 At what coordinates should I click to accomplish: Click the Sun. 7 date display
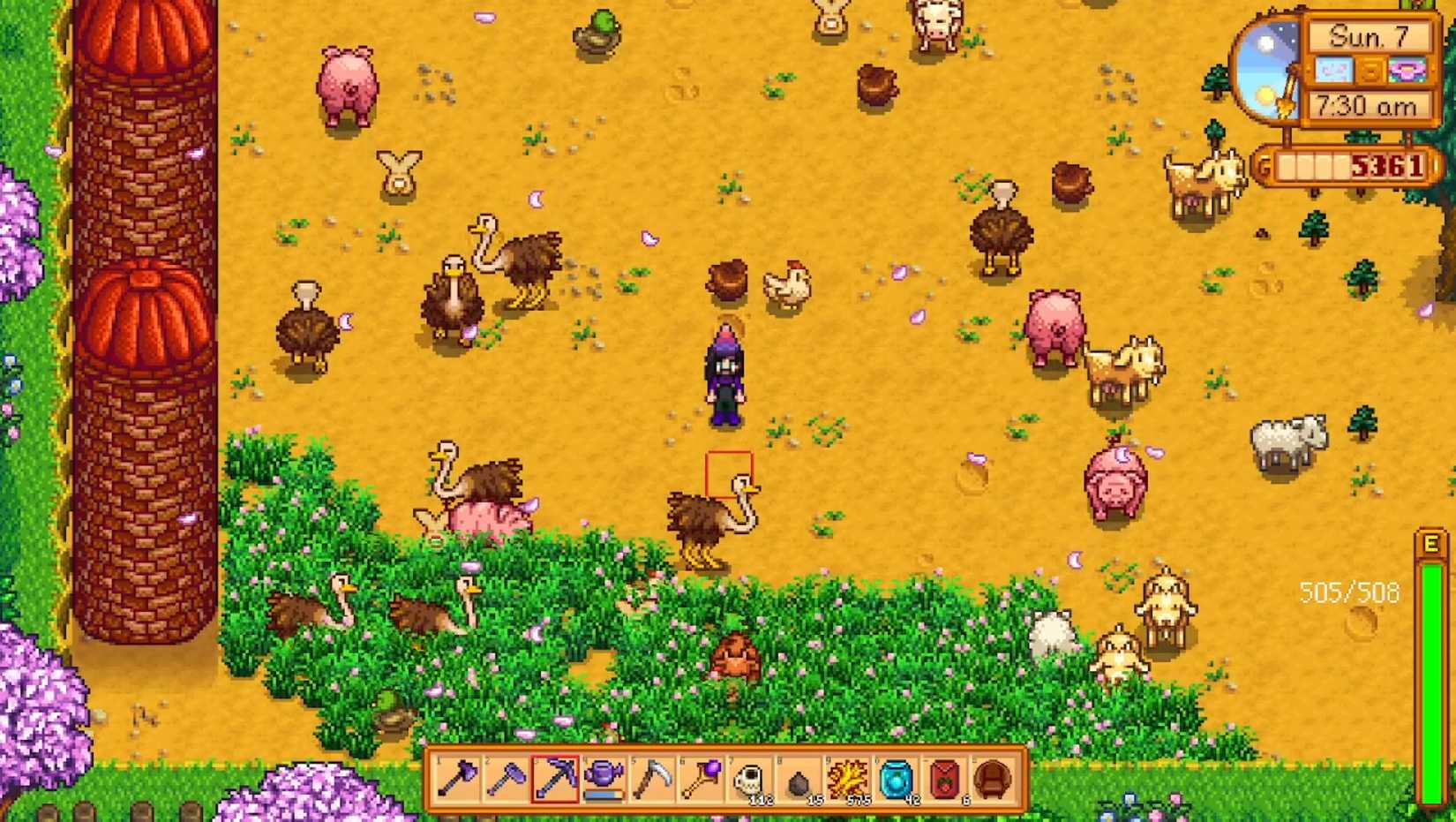tap(1370, 35)
